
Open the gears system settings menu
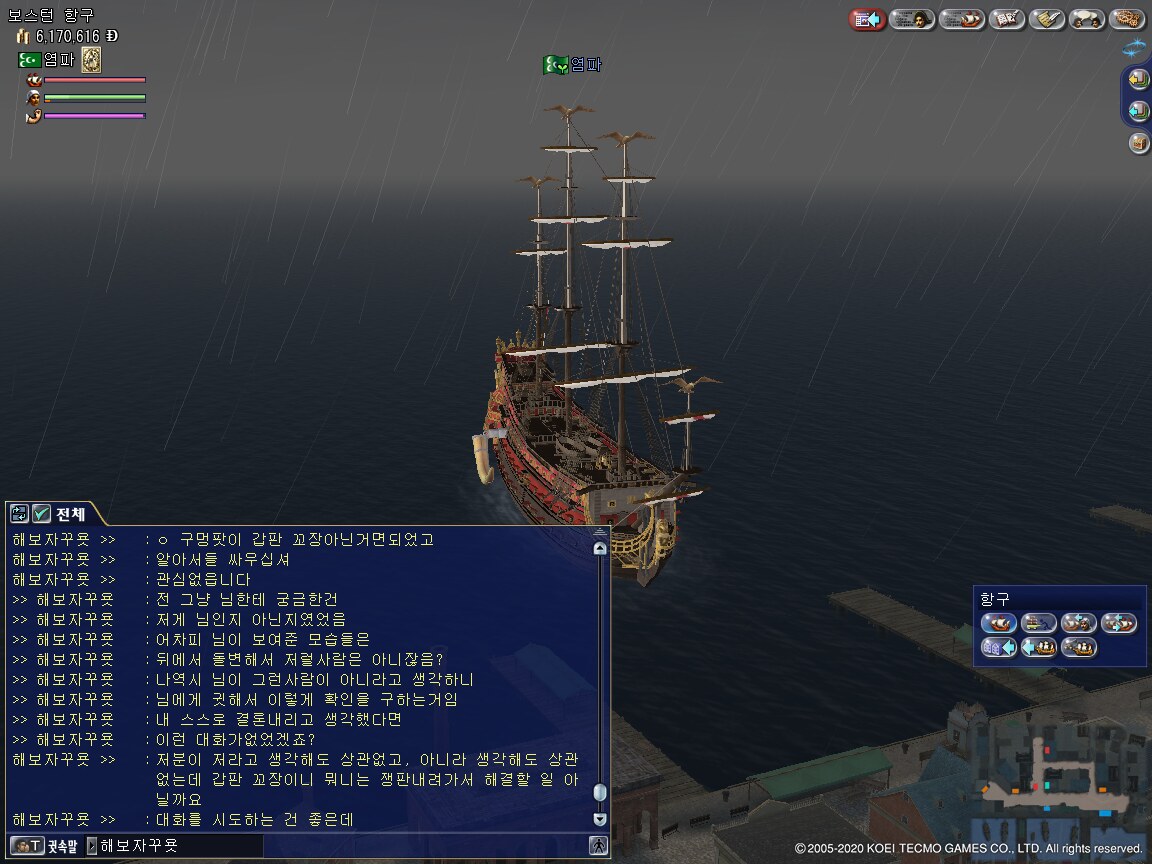(x=1127, y=19)
